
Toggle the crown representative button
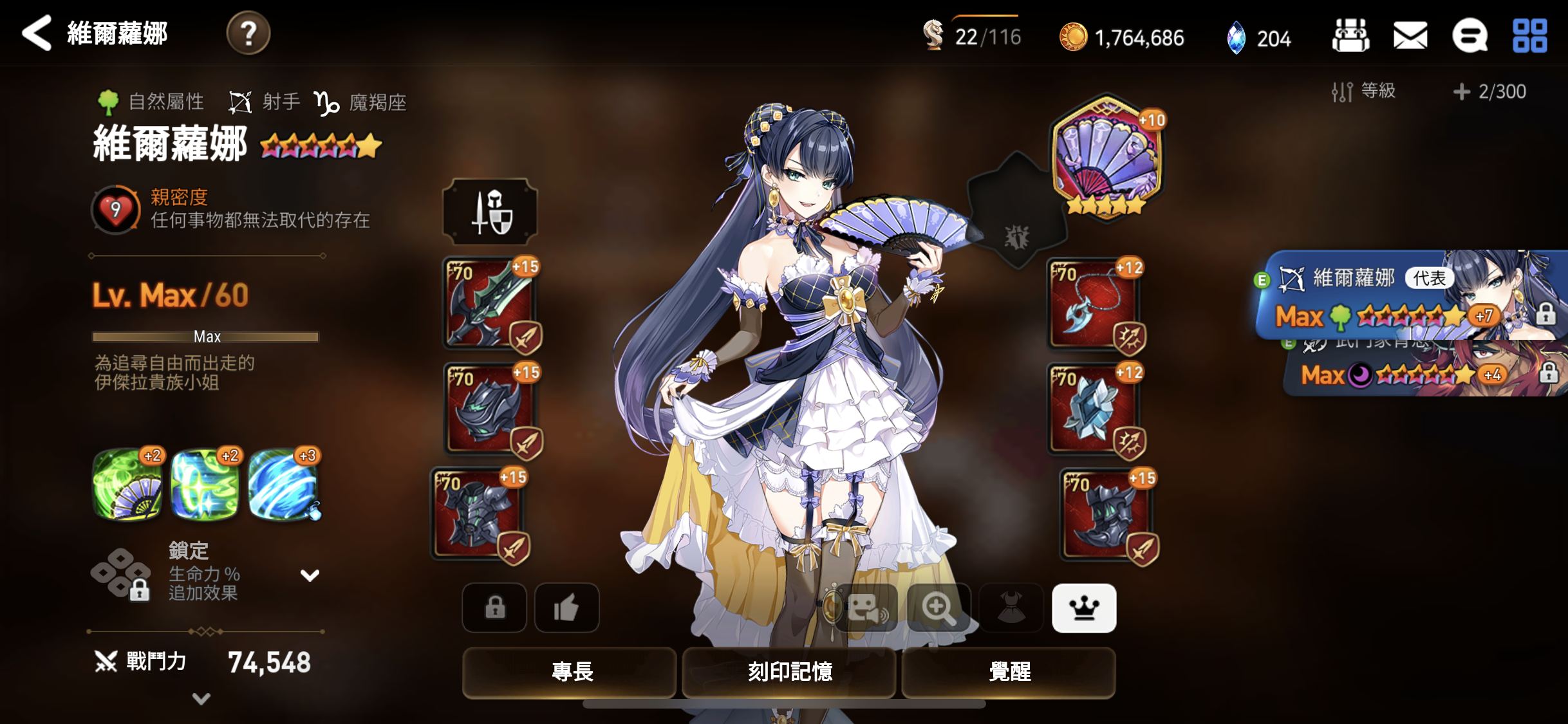pyautogui.click(x=1084, y=608)
